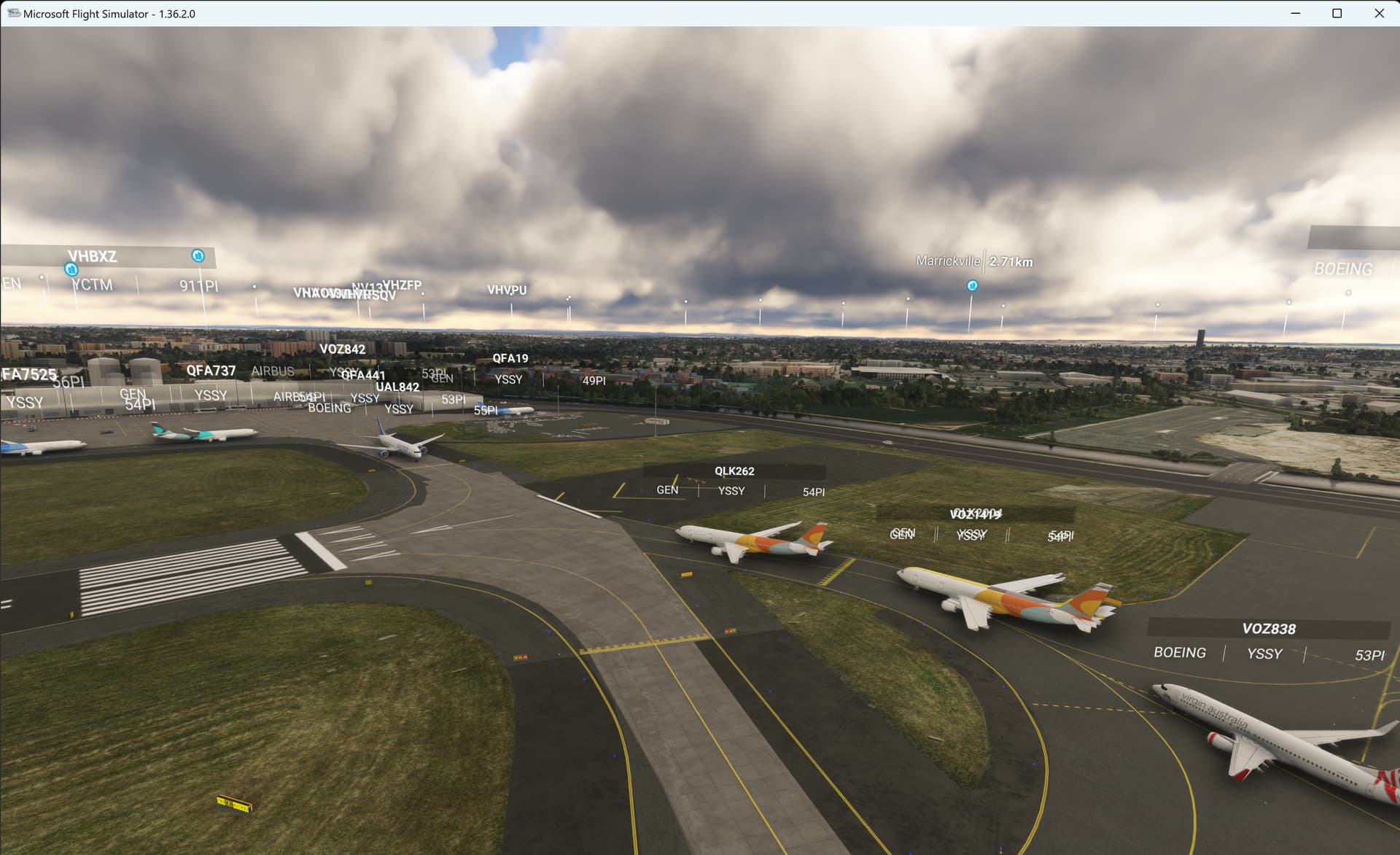1400x855 pixels.
Task: Expand the QFA19 traffic label details
Action: (510, 358)
